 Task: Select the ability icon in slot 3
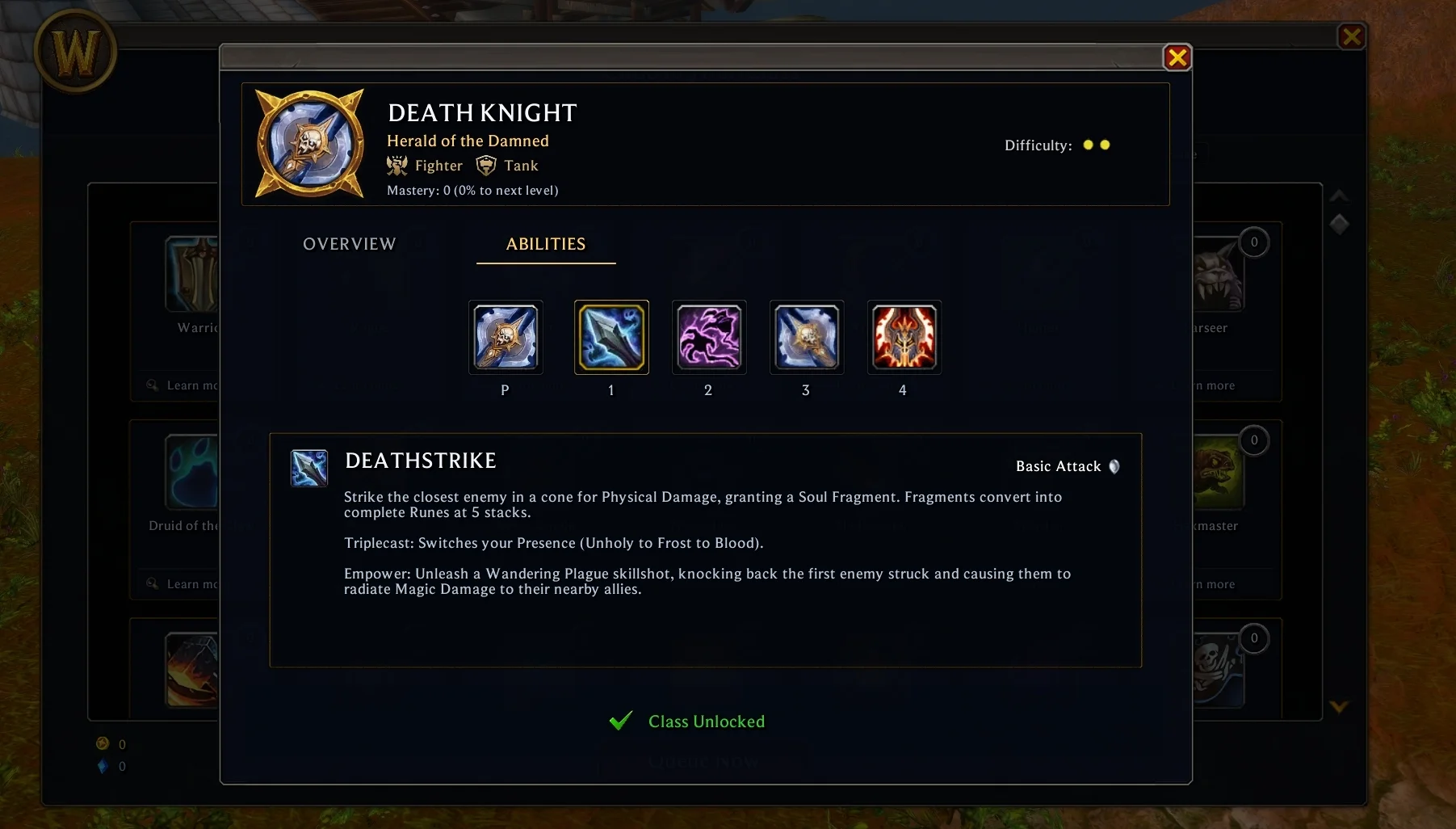[x=805, y=338]
